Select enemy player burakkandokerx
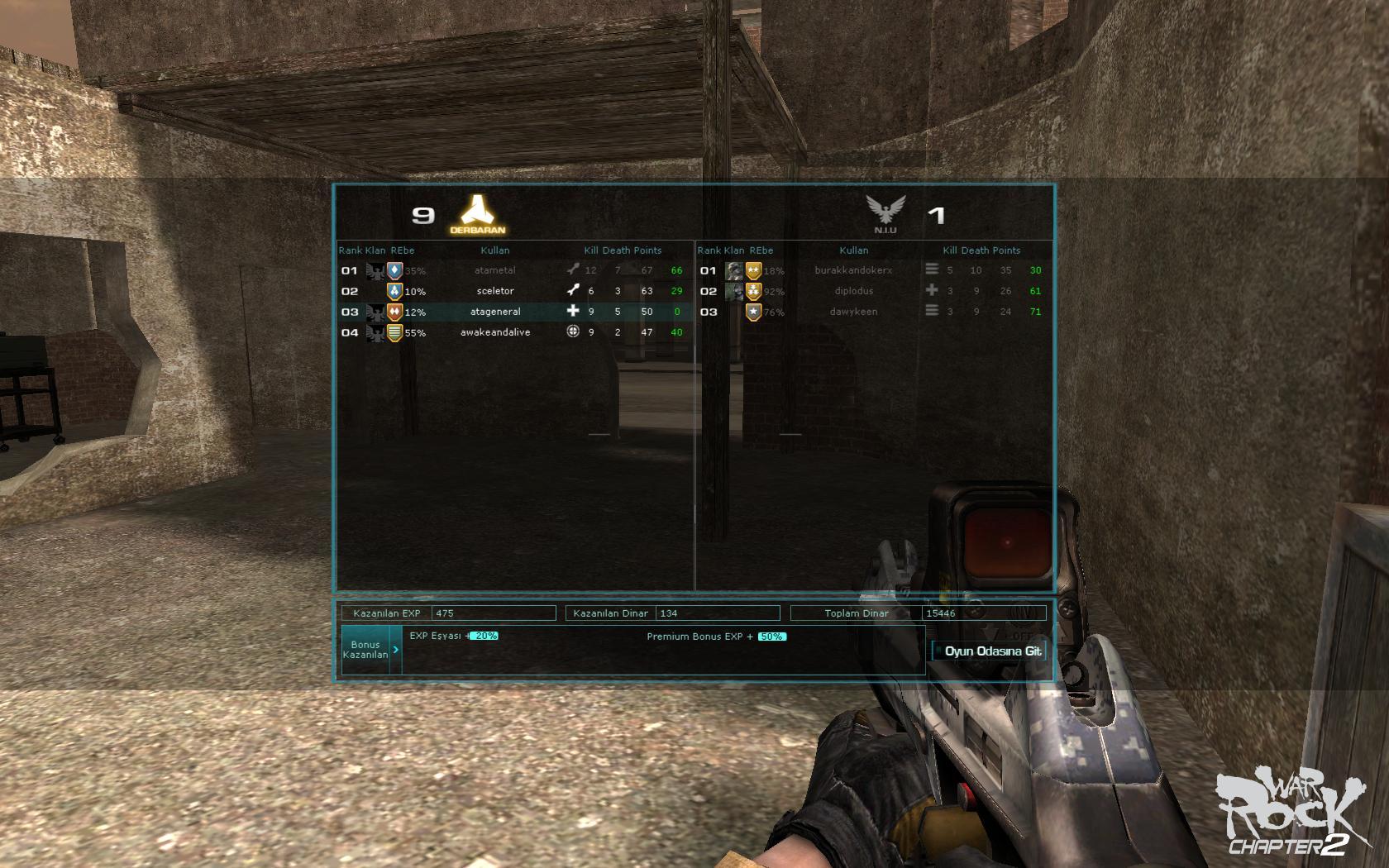This screenshot has width=1389, height=868. coord(853,270)
